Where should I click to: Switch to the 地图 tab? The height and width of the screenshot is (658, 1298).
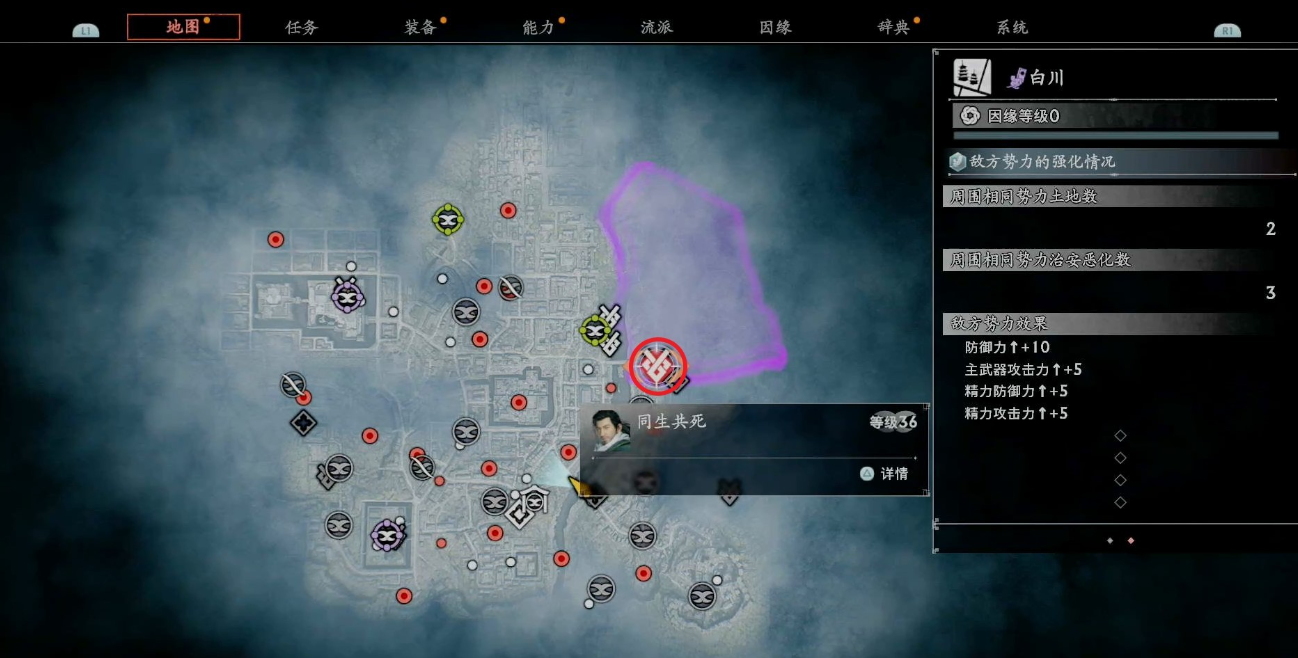pos(183,27)
